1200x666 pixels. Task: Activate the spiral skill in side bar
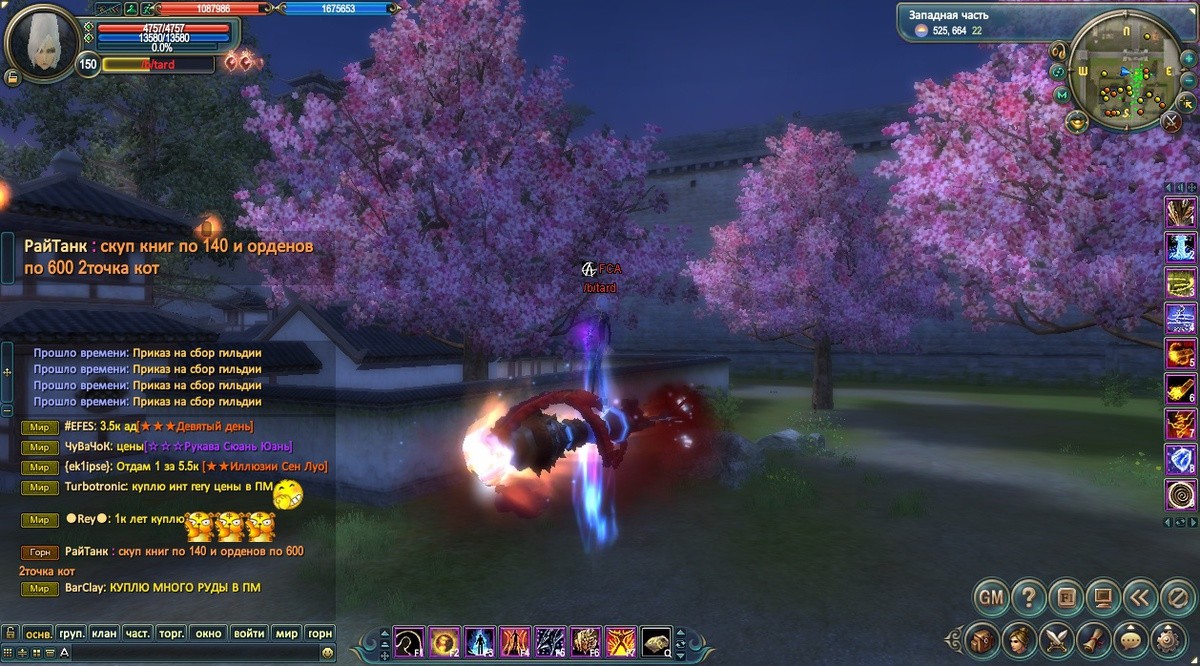1181,494
